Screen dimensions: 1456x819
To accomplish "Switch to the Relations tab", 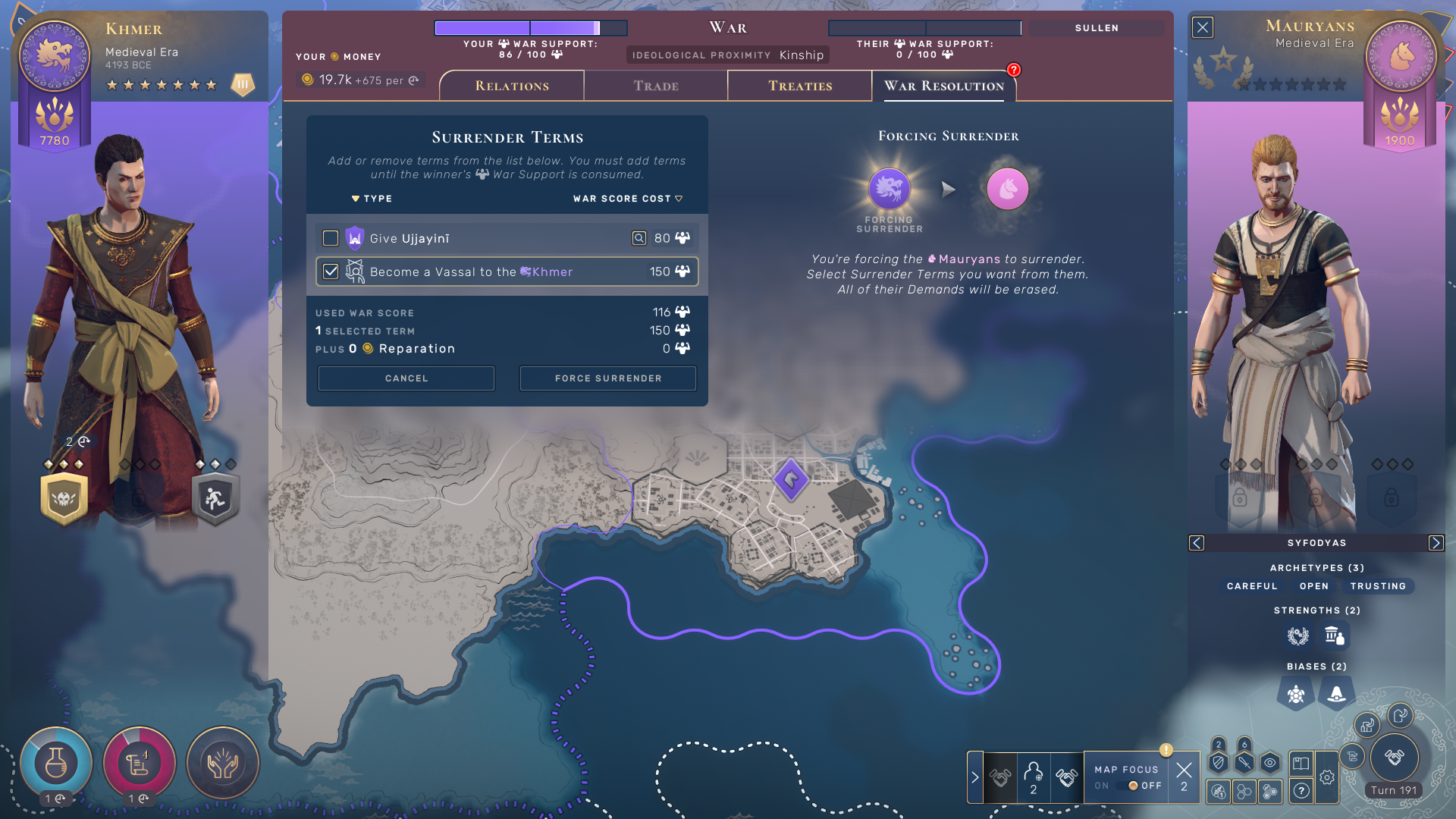I will [511, 86].
